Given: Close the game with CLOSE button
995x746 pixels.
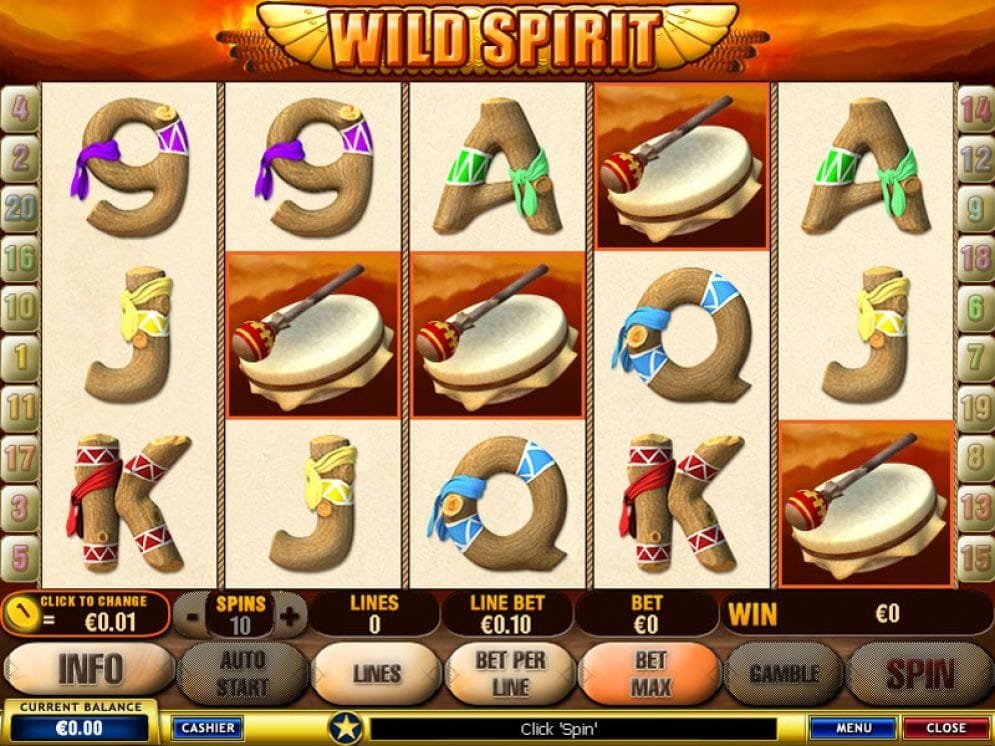Looking at the screenshot, I should [945, 728].
